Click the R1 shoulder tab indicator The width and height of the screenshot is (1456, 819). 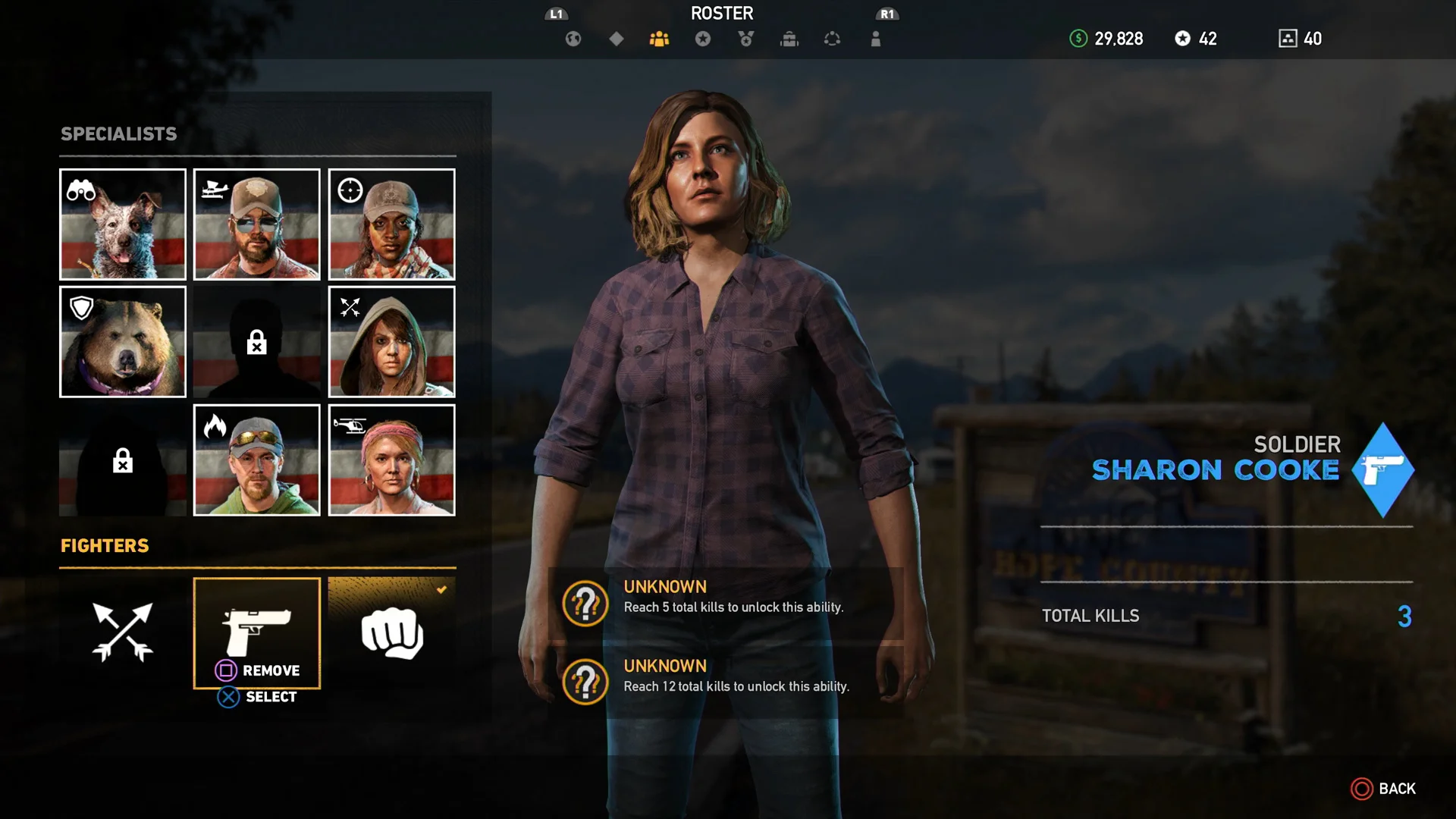point(887,13)
